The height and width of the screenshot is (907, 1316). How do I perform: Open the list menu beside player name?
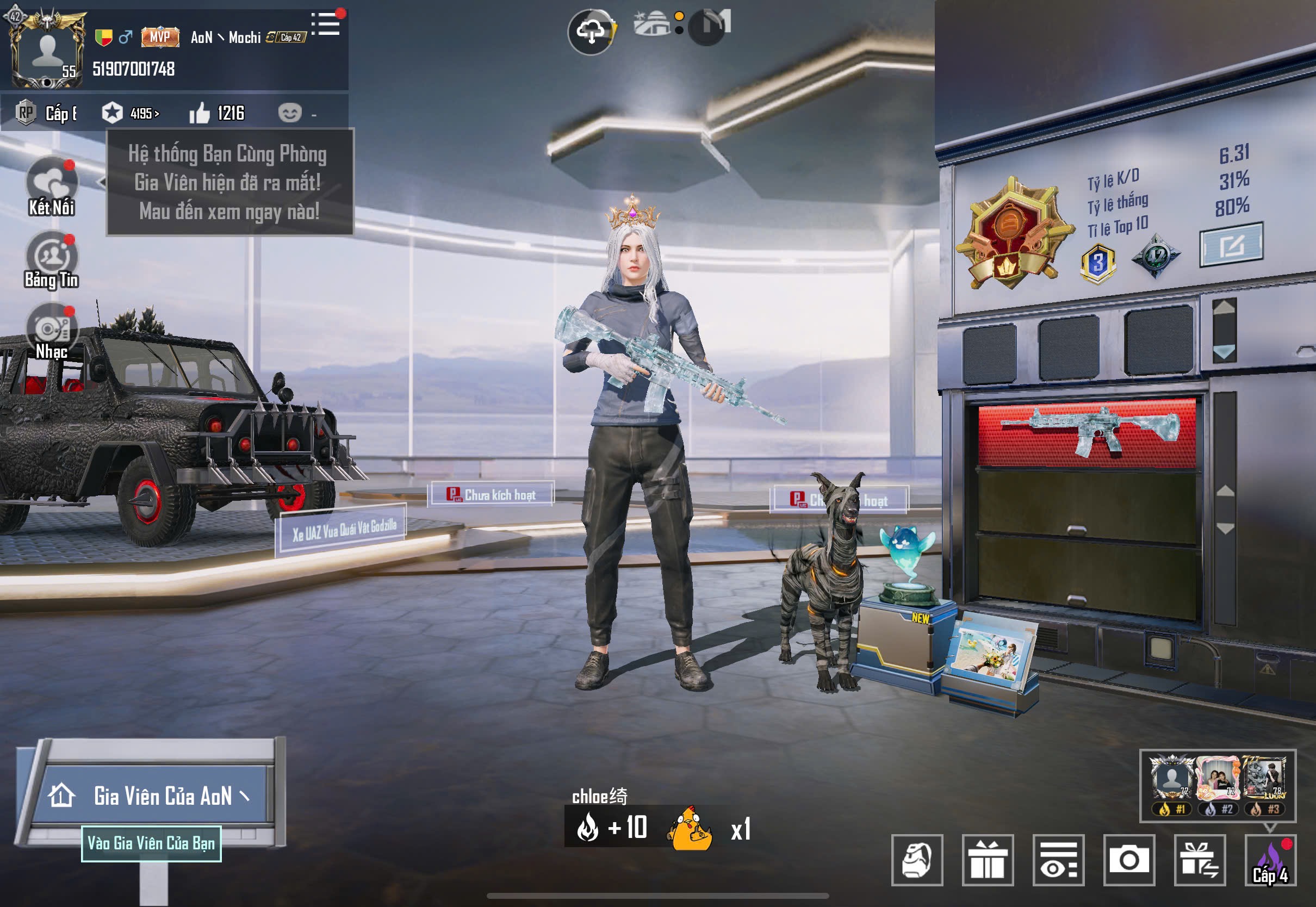[x=327, y=24]
